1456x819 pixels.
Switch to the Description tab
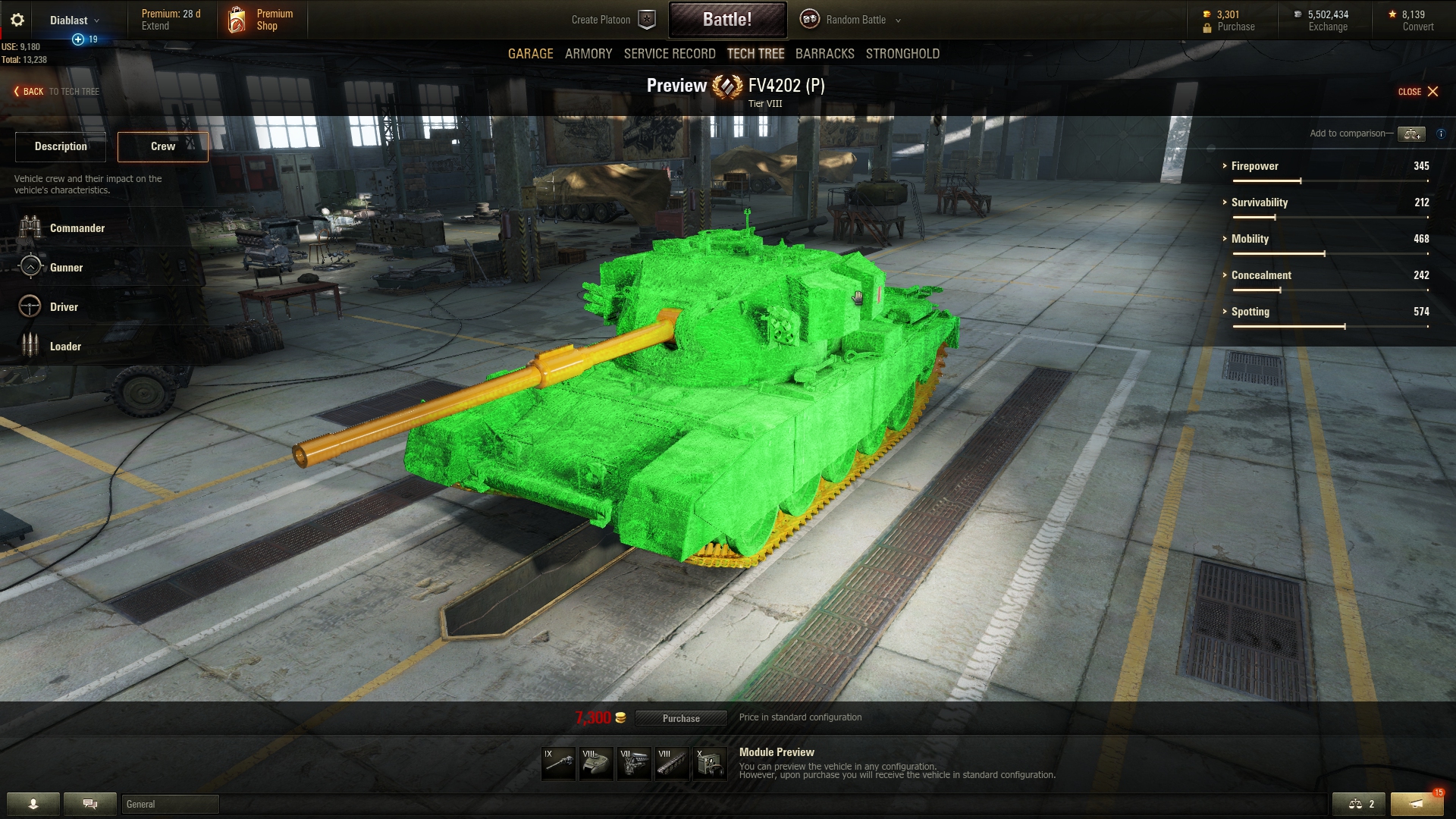[60, 146]
